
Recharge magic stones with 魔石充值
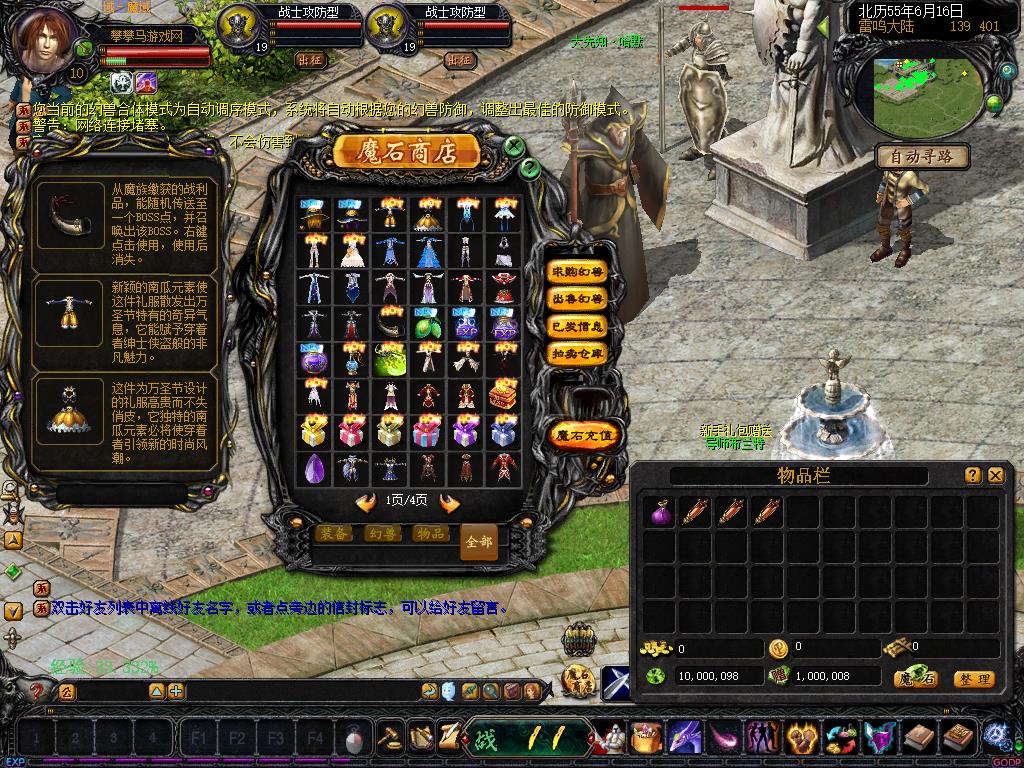click(585, 435)
